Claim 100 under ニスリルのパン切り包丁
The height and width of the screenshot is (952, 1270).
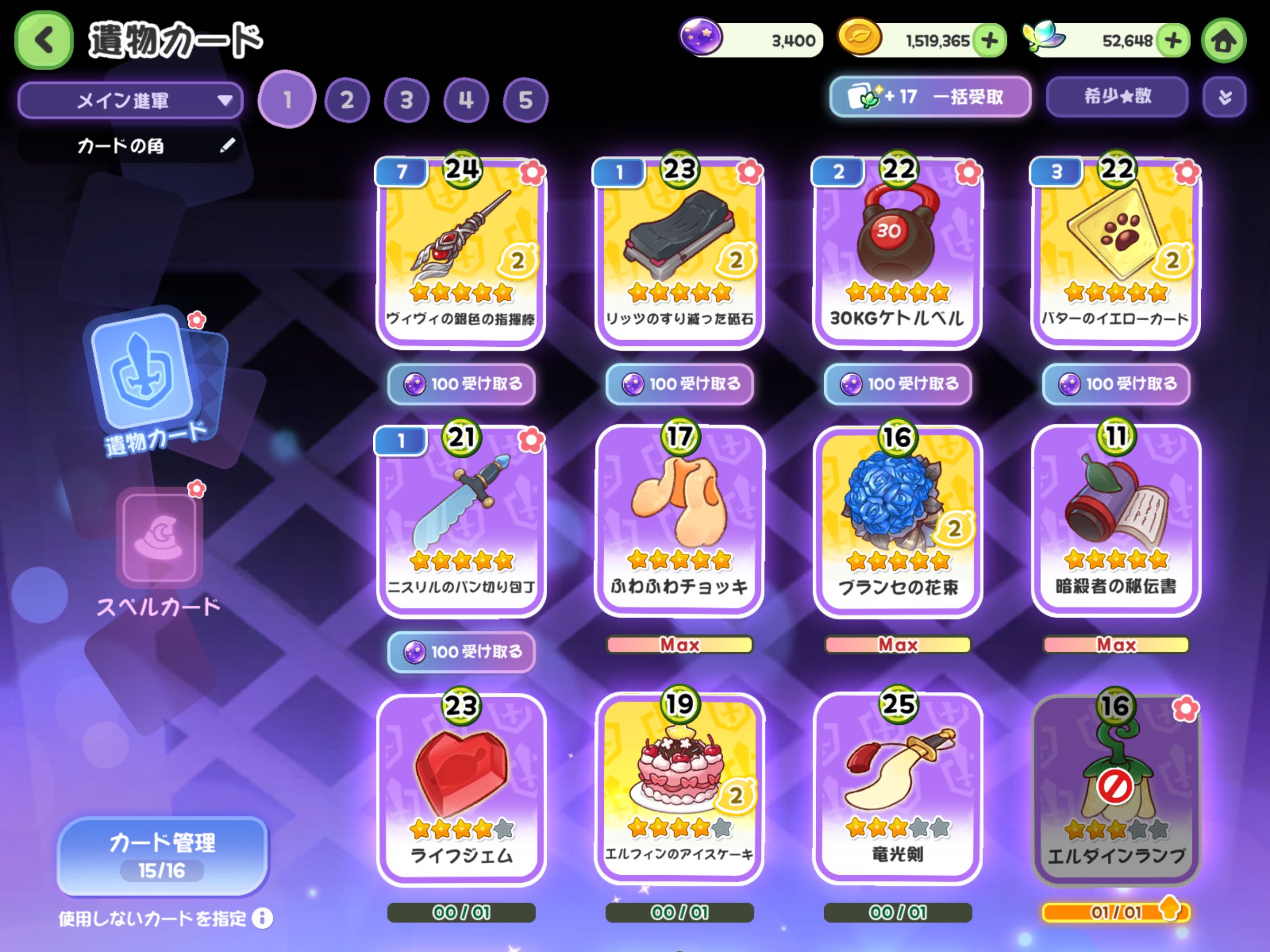tap(461, 652)
